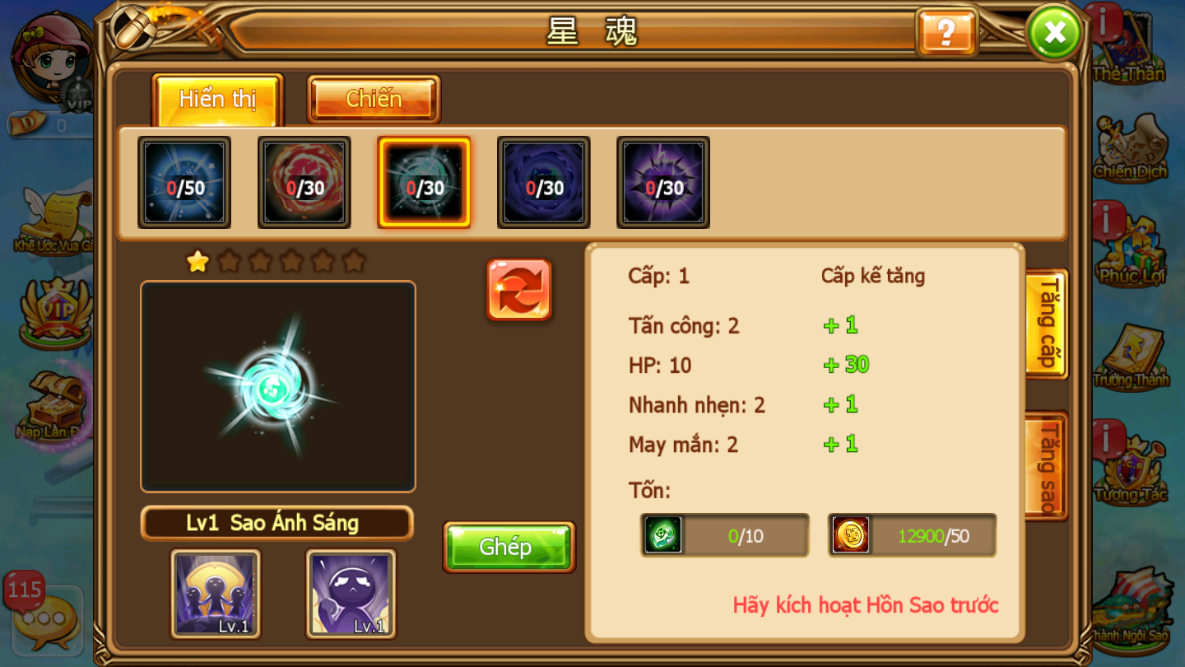1185x667 pixels.
Task: Click the green Ghép button
Action: (508, 547)
